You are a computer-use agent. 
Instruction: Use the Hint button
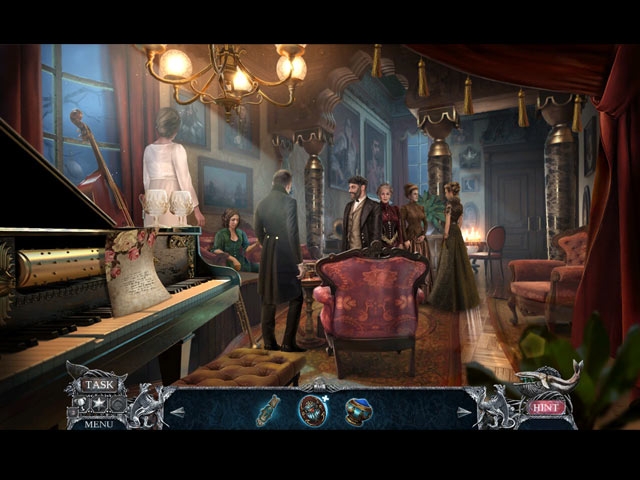[546, 407]
